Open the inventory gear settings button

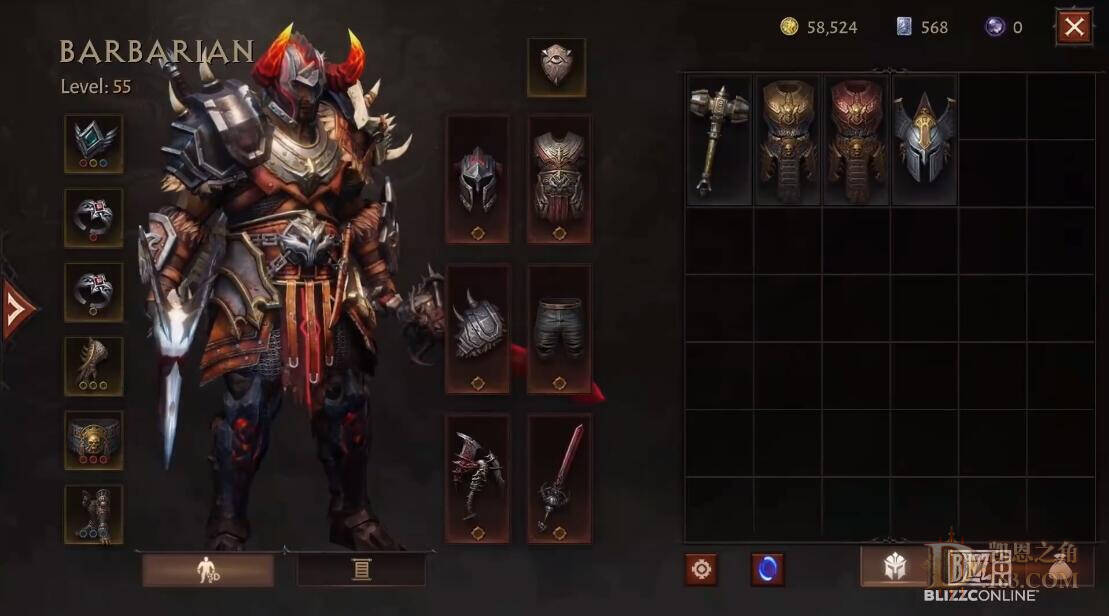pyautogui.click(x=701, y=569)
